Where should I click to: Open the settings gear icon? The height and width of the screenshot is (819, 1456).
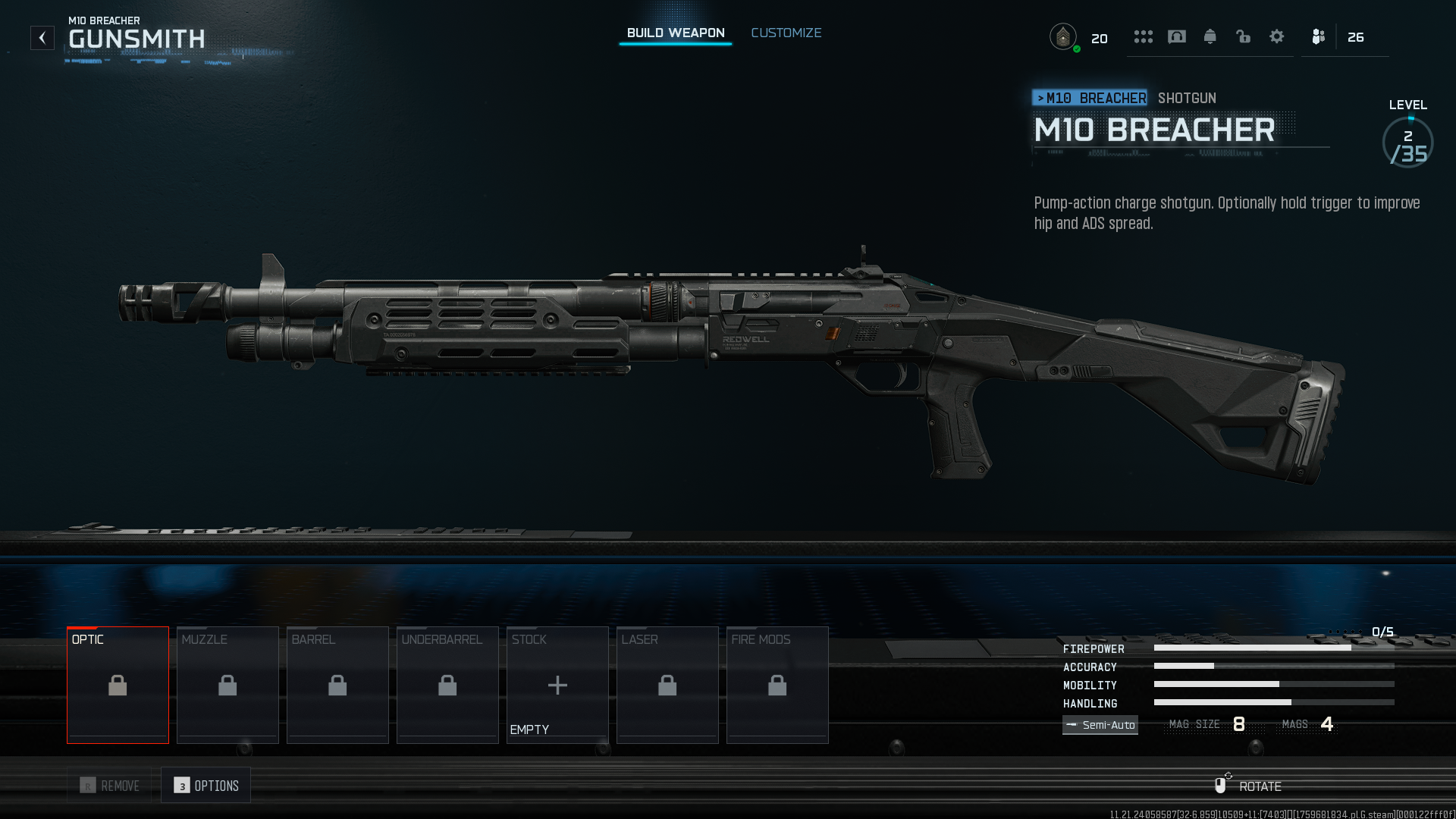[x=1277, y=36]
